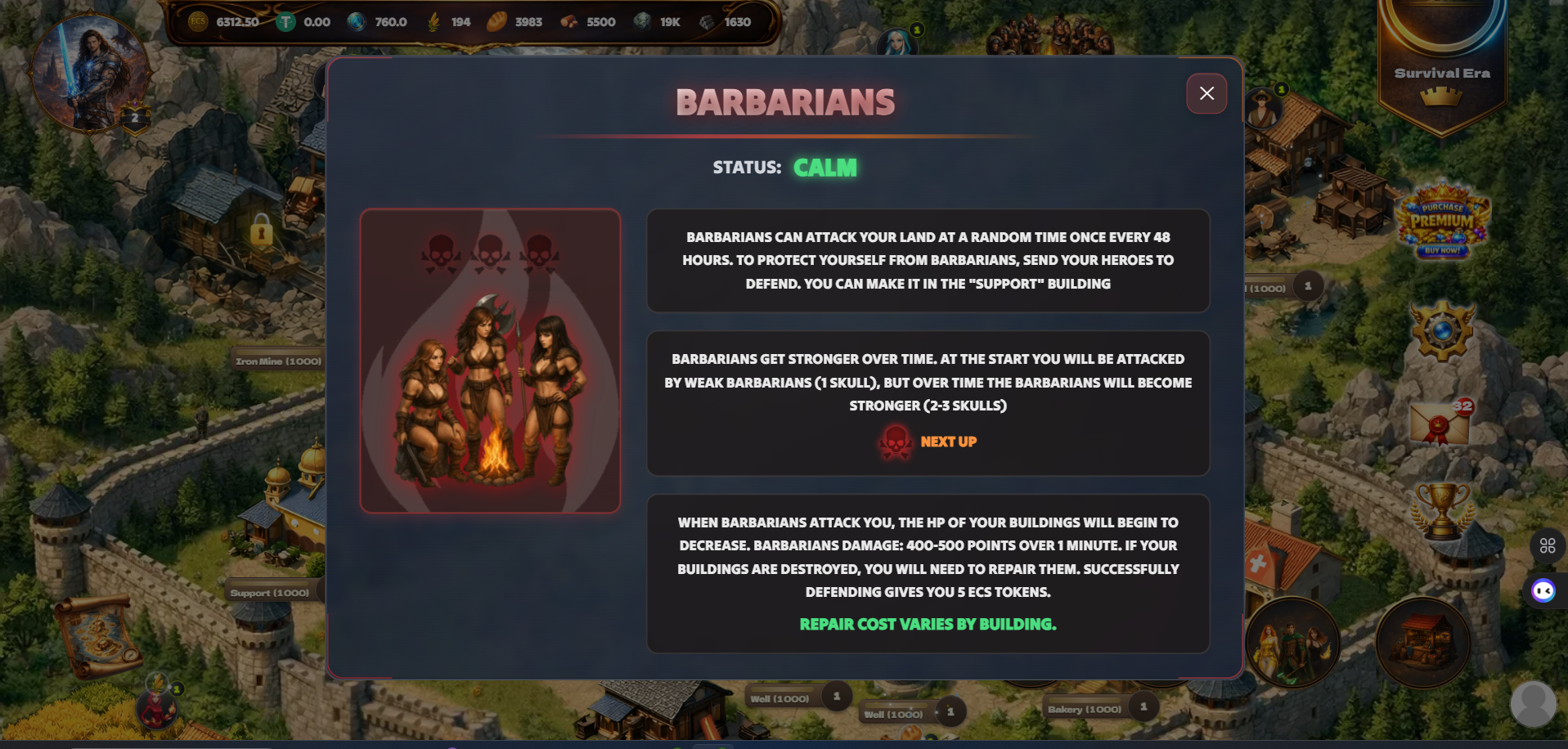Open the blue gem gear emblem
The image size is (1568, 749).
1442,331
